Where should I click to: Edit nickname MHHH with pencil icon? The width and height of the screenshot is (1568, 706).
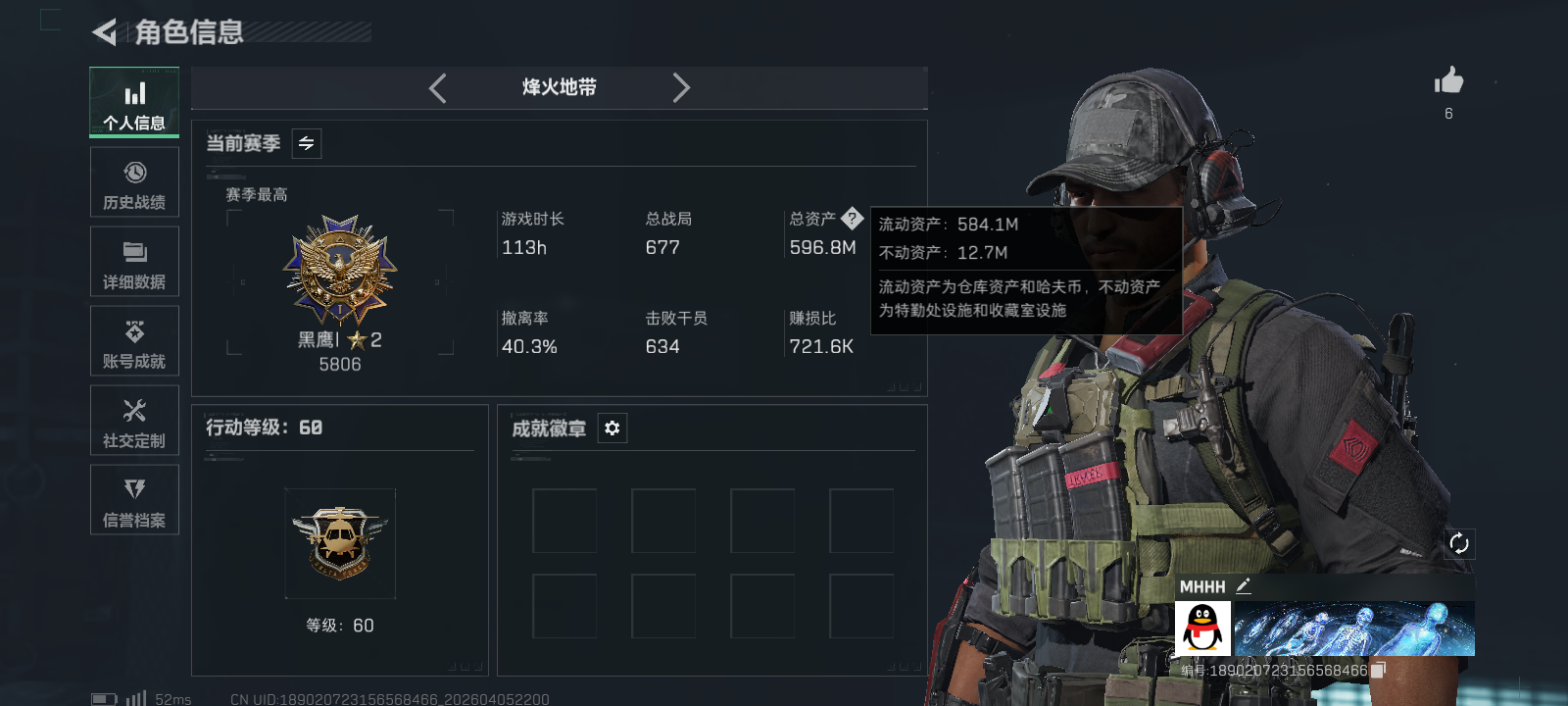[x=1246, y=585]
